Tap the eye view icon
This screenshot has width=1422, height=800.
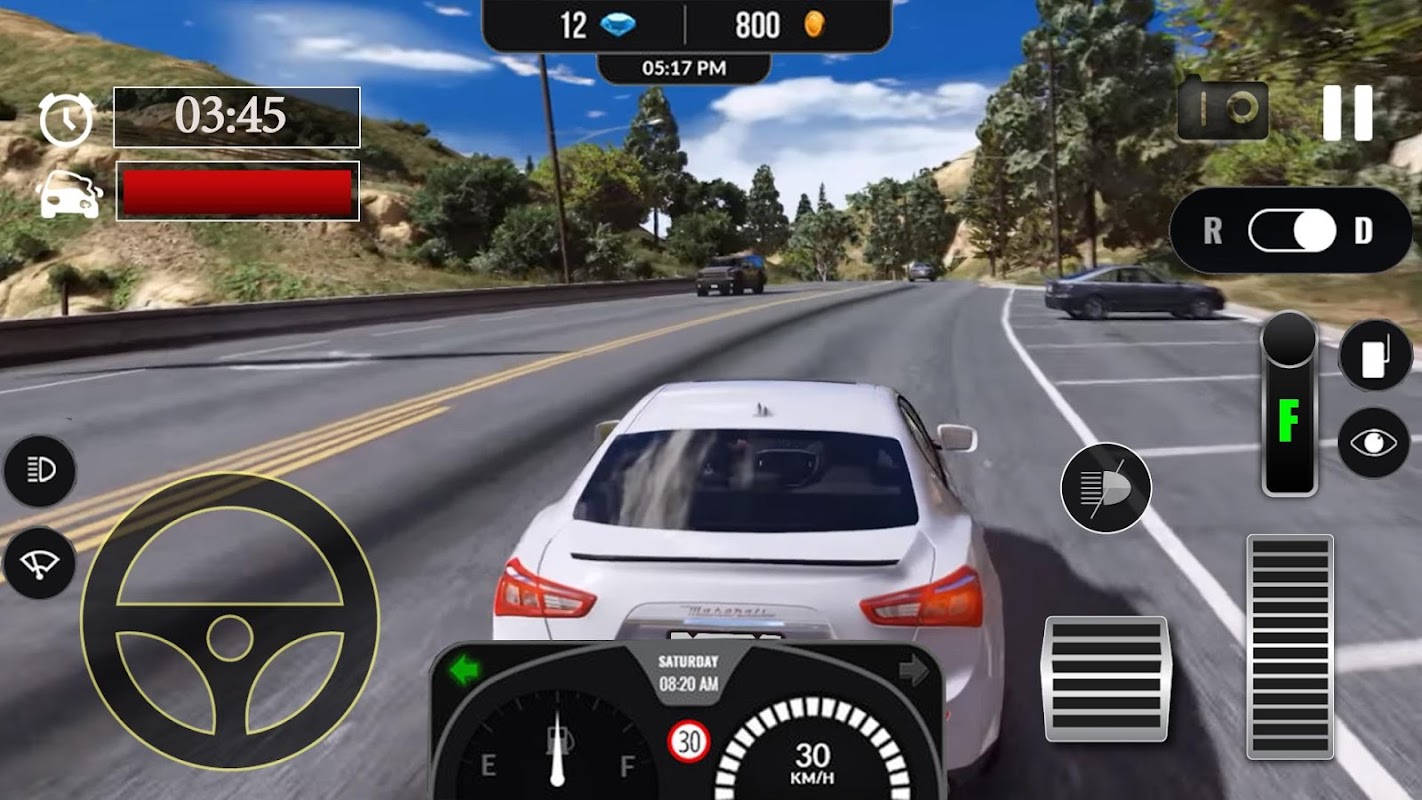pyautogui.click(x=1374, y=442)
